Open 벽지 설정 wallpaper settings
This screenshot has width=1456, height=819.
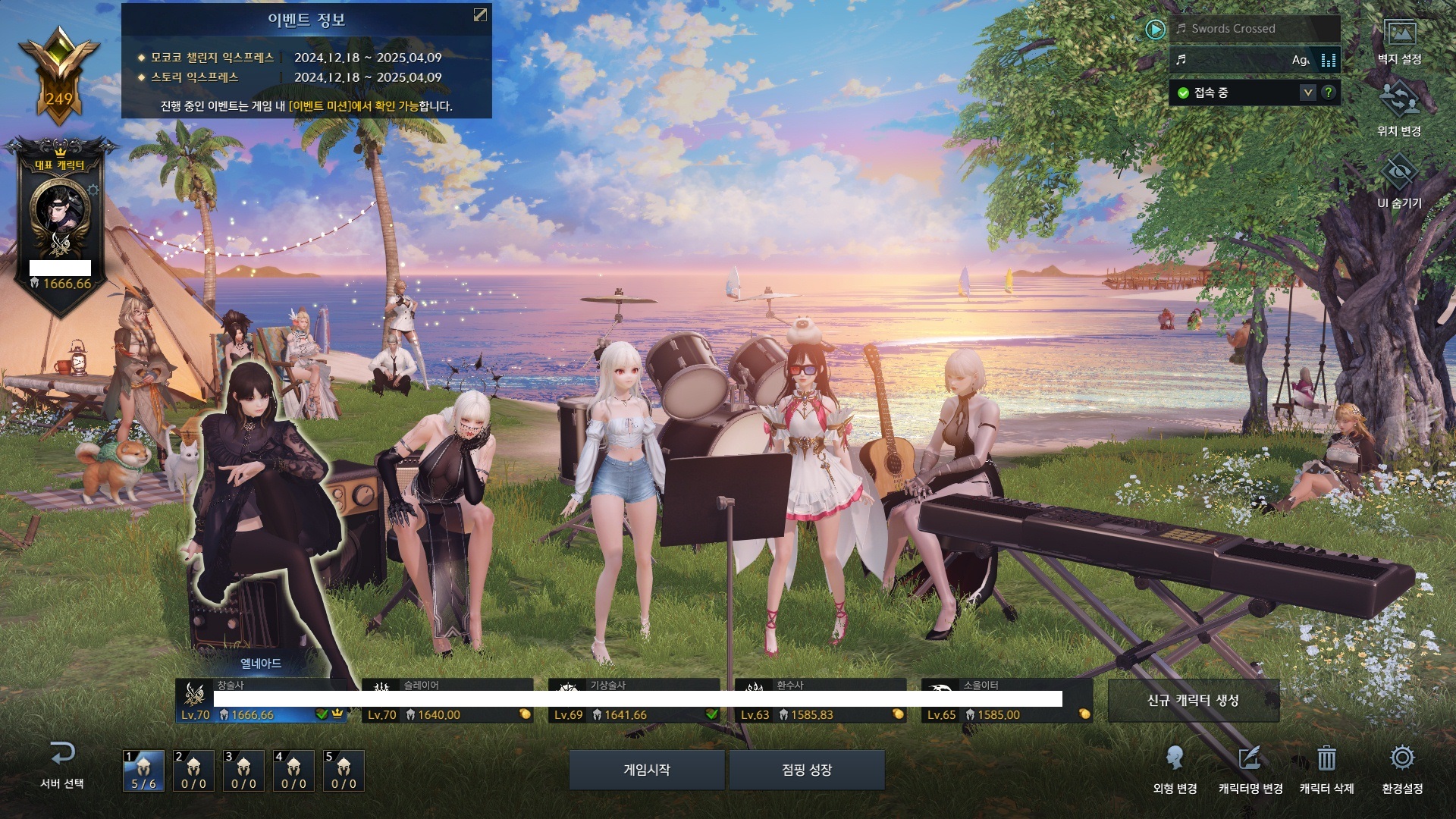(1399, 42)
